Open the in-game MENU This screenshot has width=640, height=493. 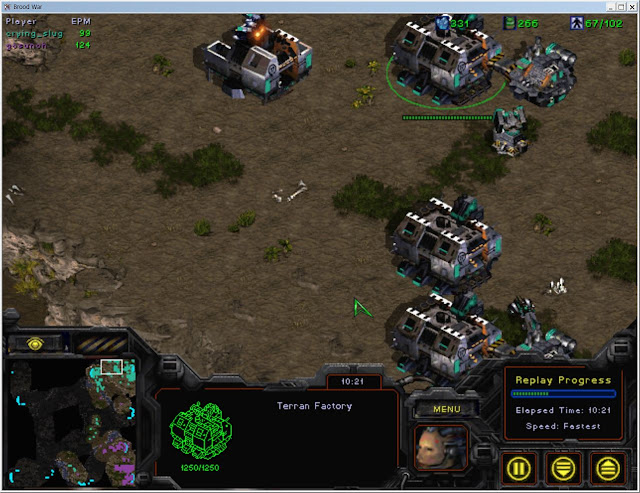tap(446, 408)
